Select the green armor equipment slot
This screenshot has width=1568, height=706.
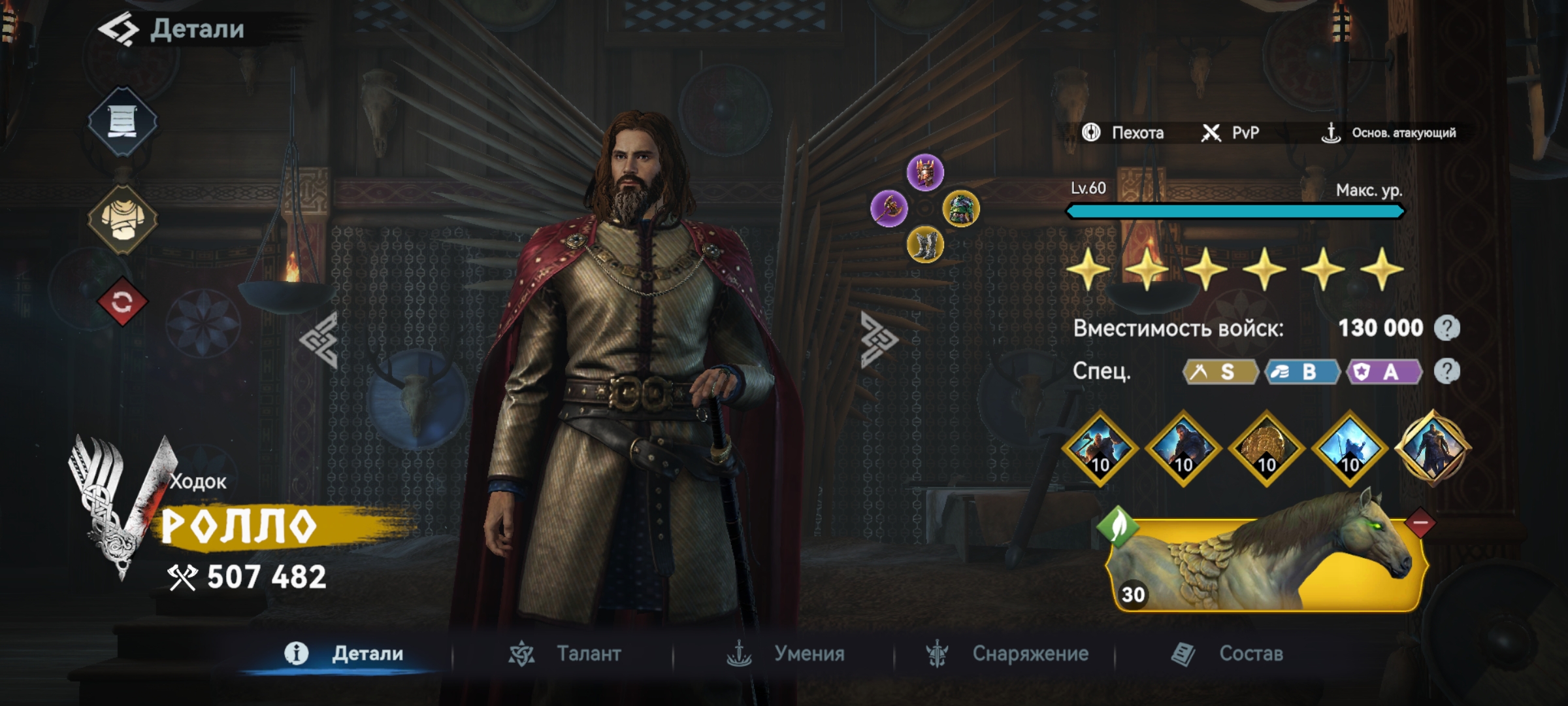click(961, 209)
